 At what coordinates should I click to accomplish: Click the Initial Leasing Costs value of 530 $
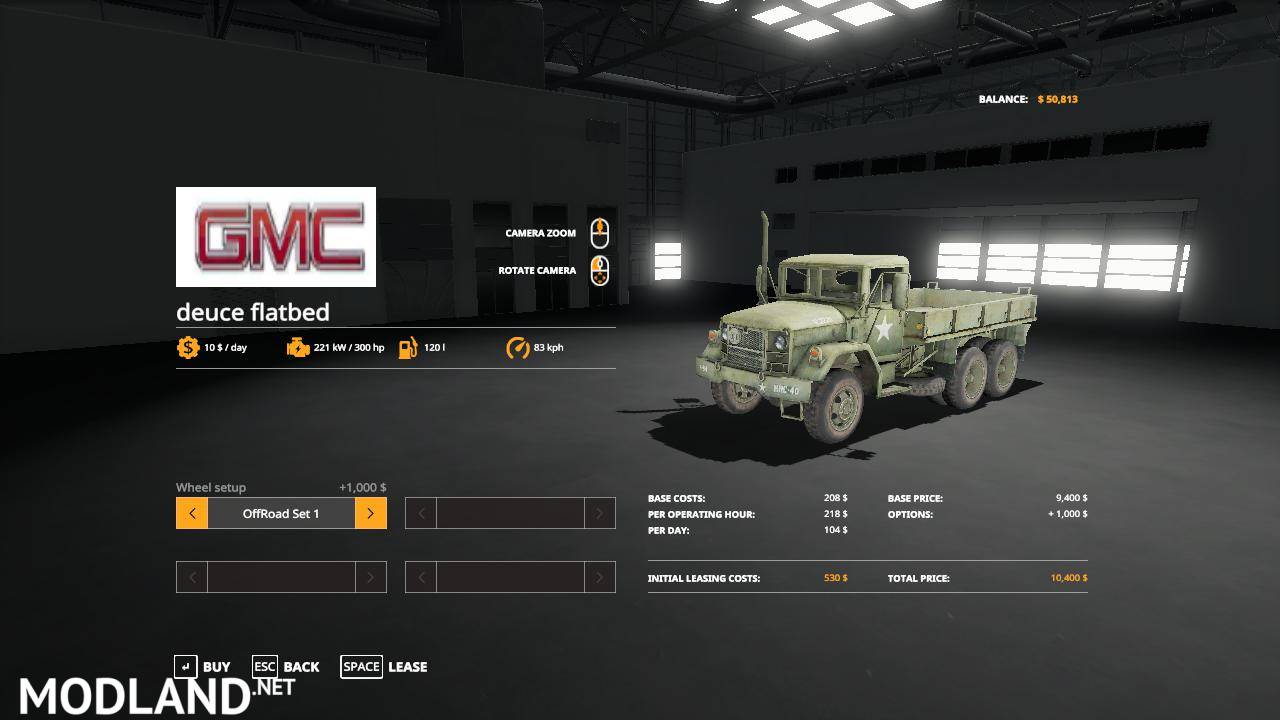tap(835, 578)
